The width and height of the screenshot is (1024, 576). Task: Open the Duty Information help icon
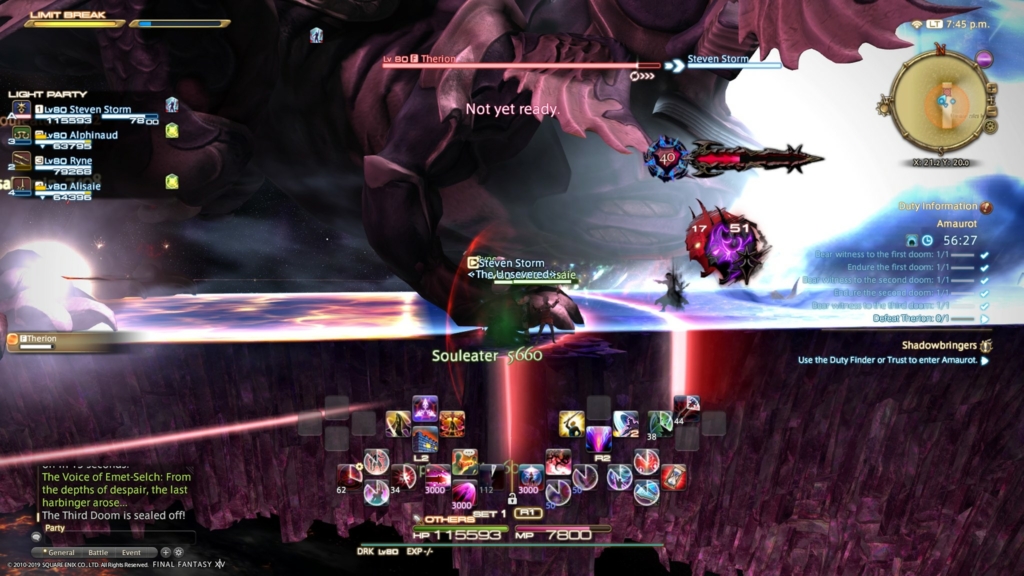(986, 207)
